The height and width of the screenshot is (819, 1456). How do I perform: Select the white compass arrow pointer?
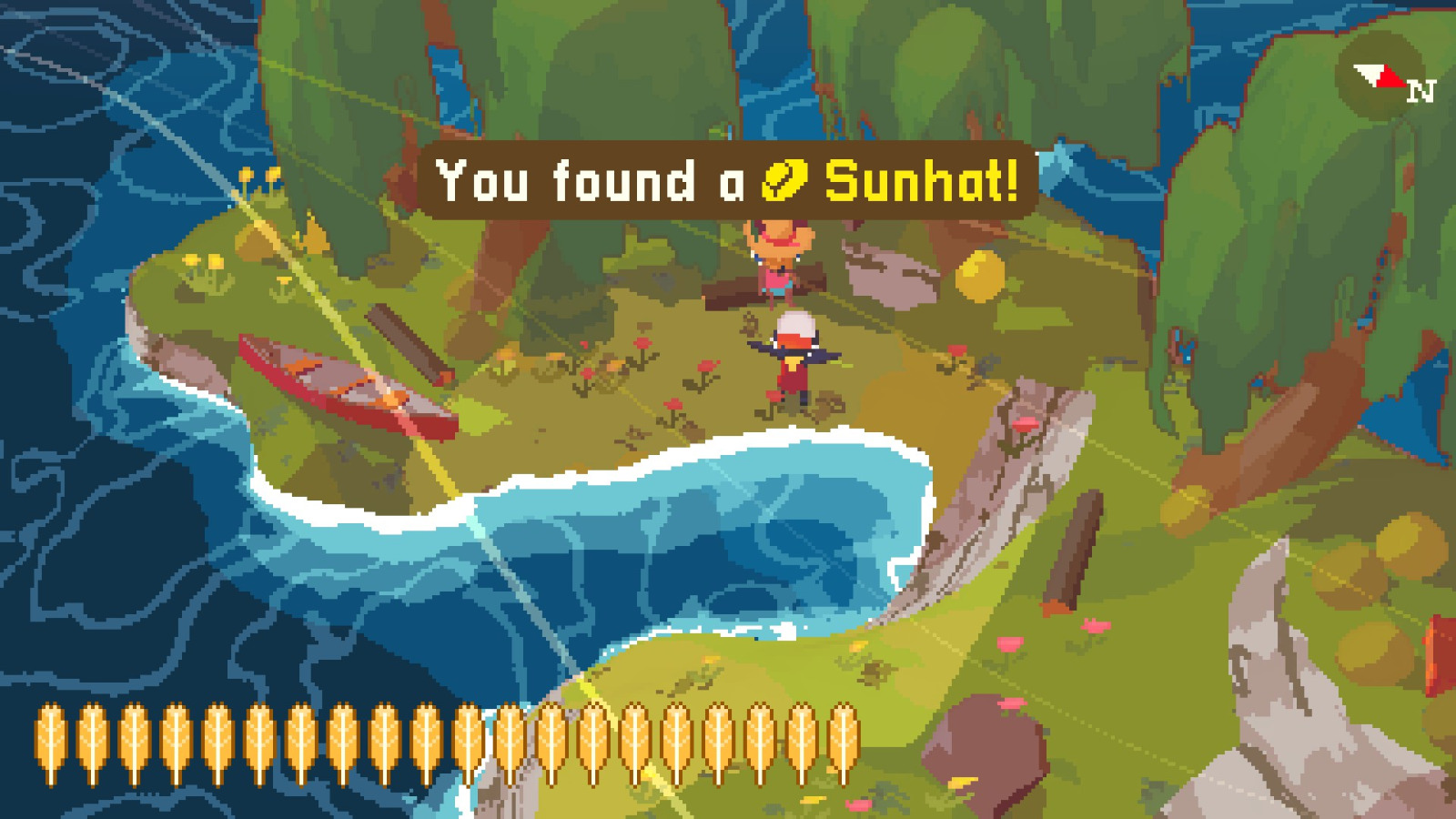[x=1367, y=73]
